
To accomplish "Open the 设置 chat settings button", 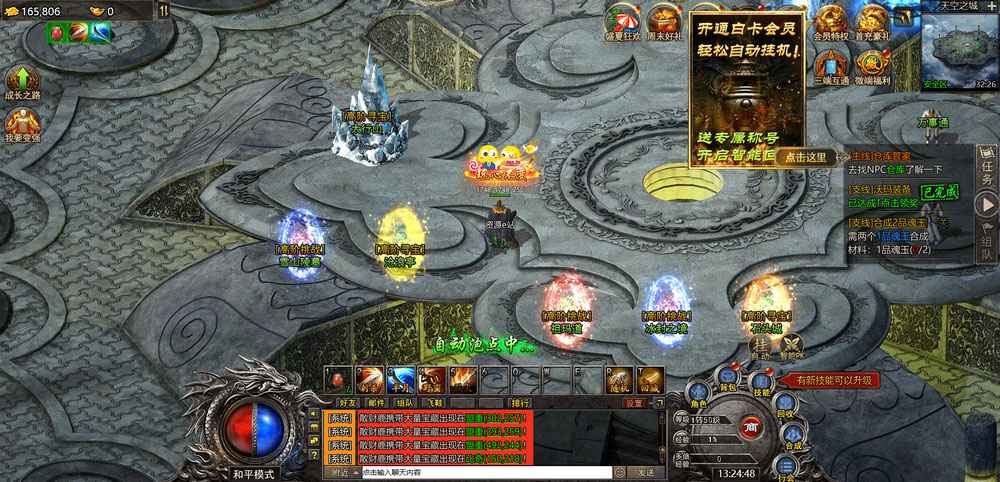I will pos(635,403).
